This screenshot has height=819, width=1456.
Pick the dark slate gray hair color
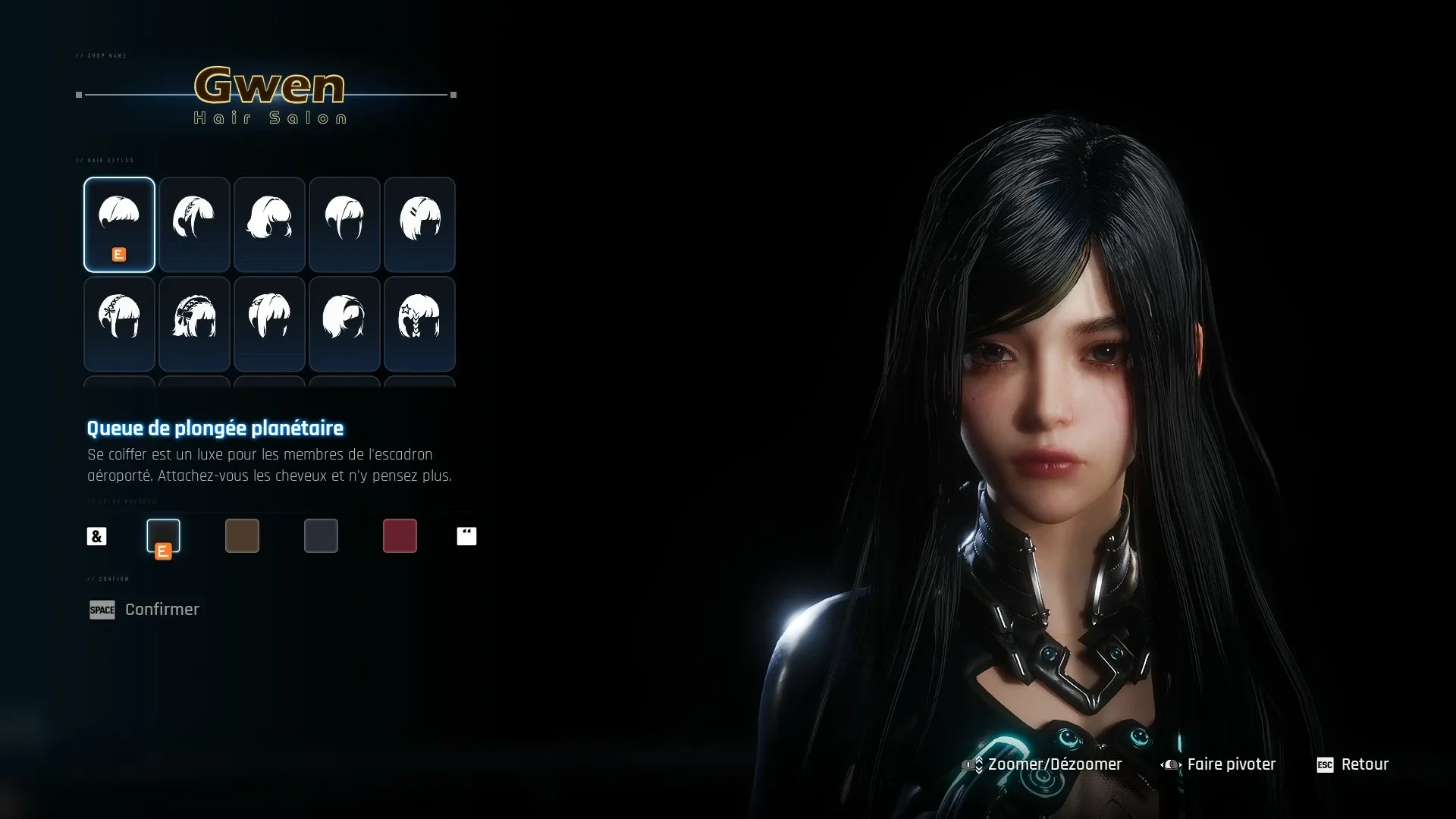click(x=321, y=535)
